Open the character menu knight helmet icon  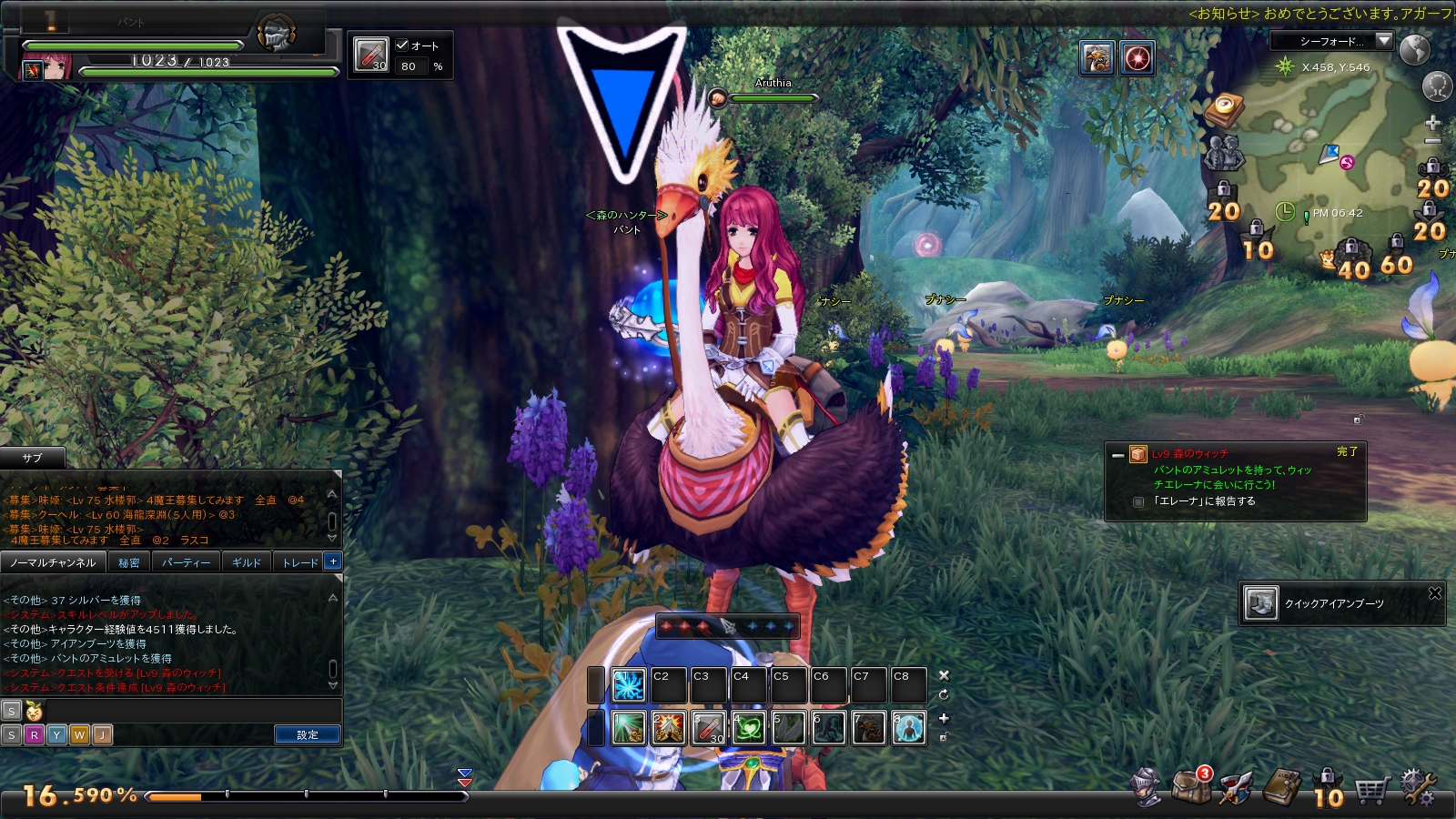(1146, 787)
